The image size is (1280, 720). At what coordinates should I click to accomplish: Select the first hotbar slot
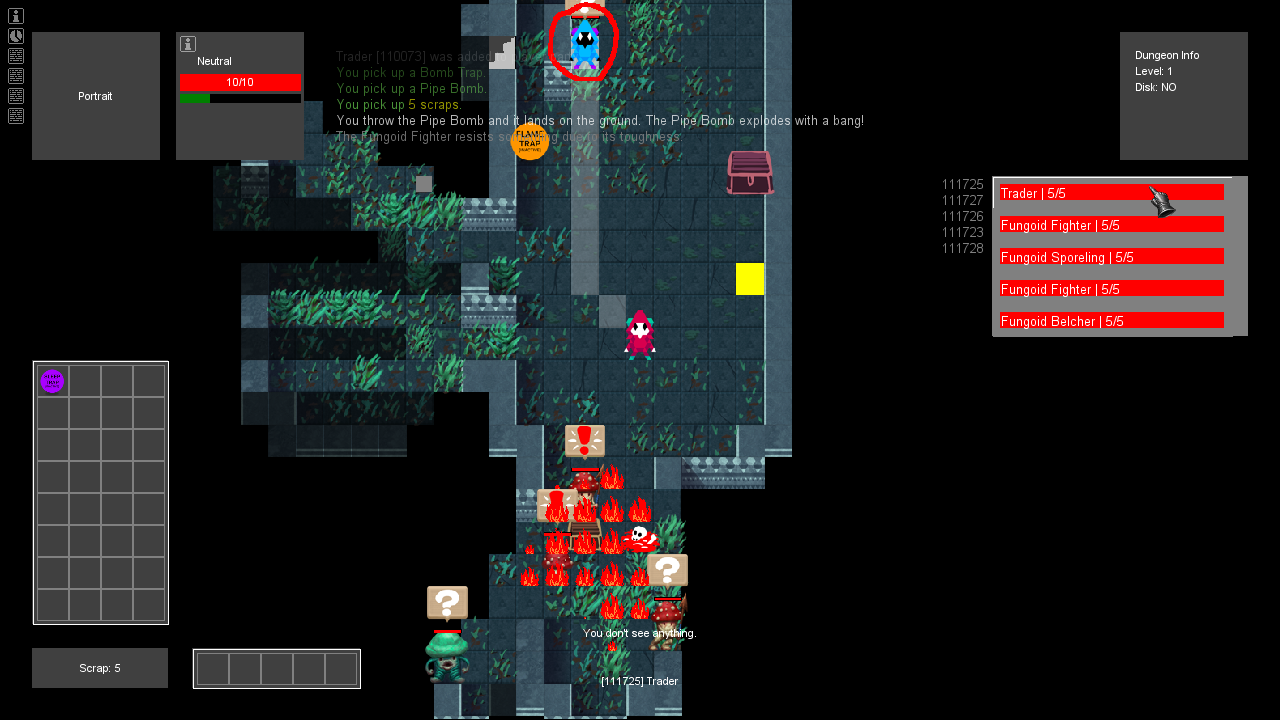point(213,668)
